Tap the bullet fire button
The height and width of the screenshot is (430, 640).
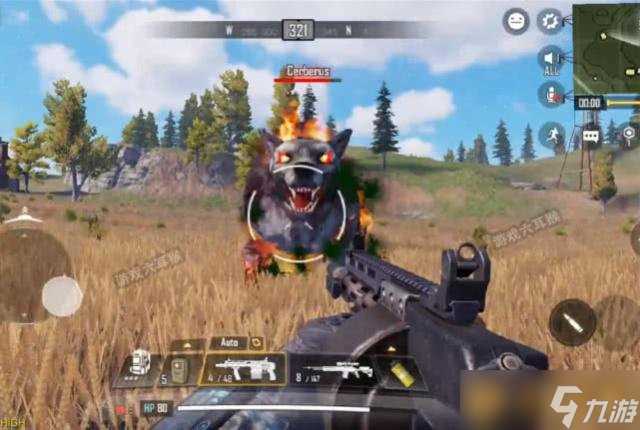572,323
